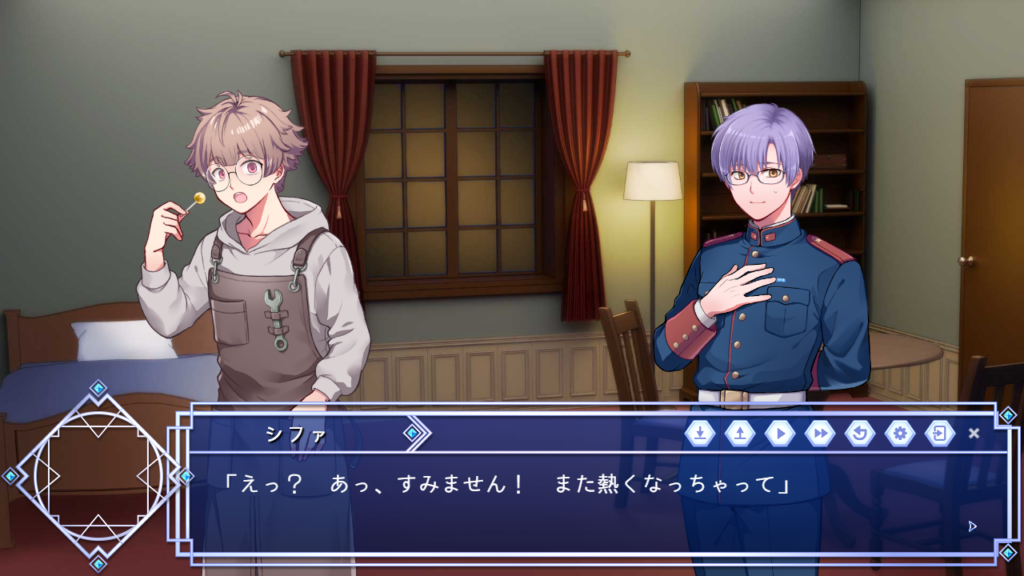Open the load menu with the upload-arrow icon
Viewport: 1024px width, 576px height.
click(x=739, y=433)
